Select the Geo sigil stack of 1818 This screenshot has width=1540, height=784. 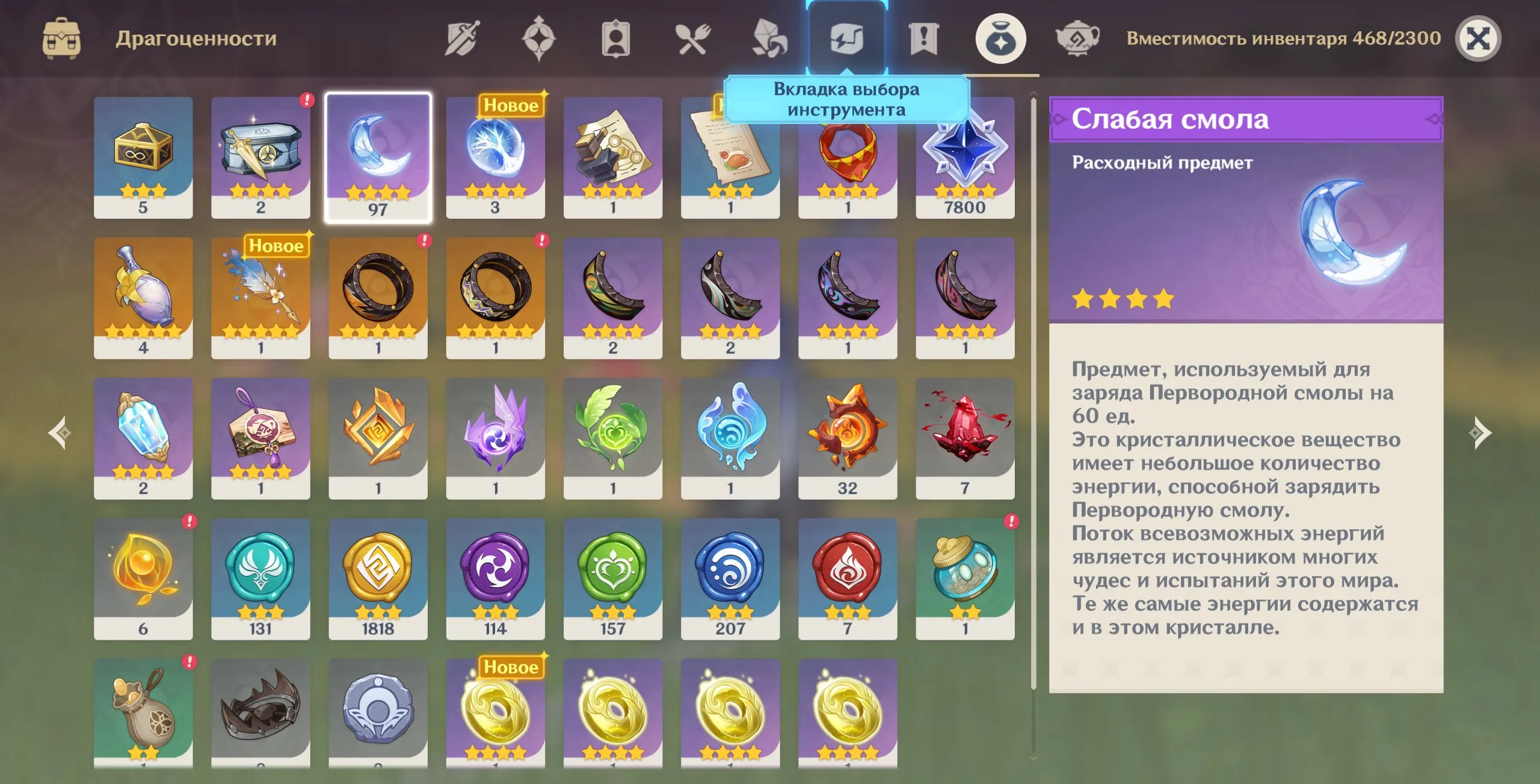378,571
